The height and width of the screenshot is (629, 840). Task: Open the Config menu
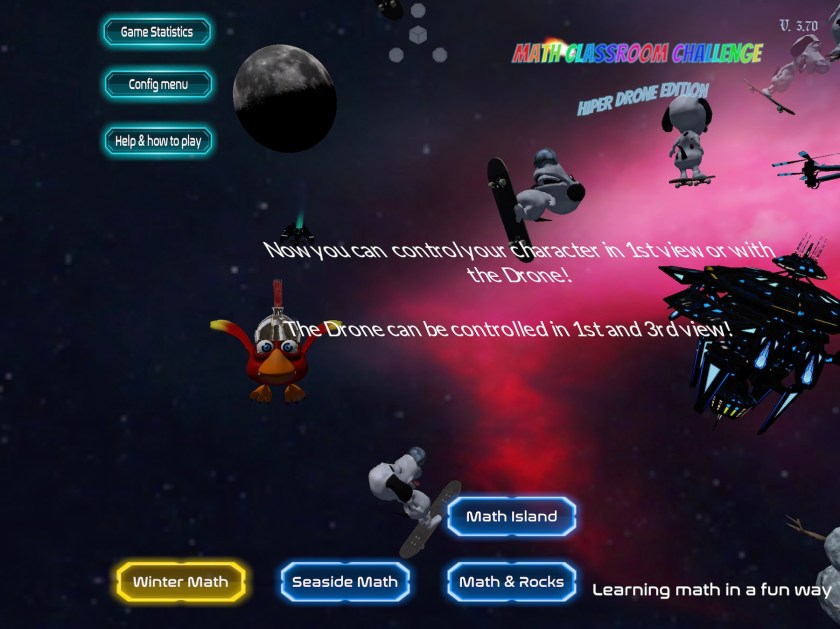tap(158, 85)
